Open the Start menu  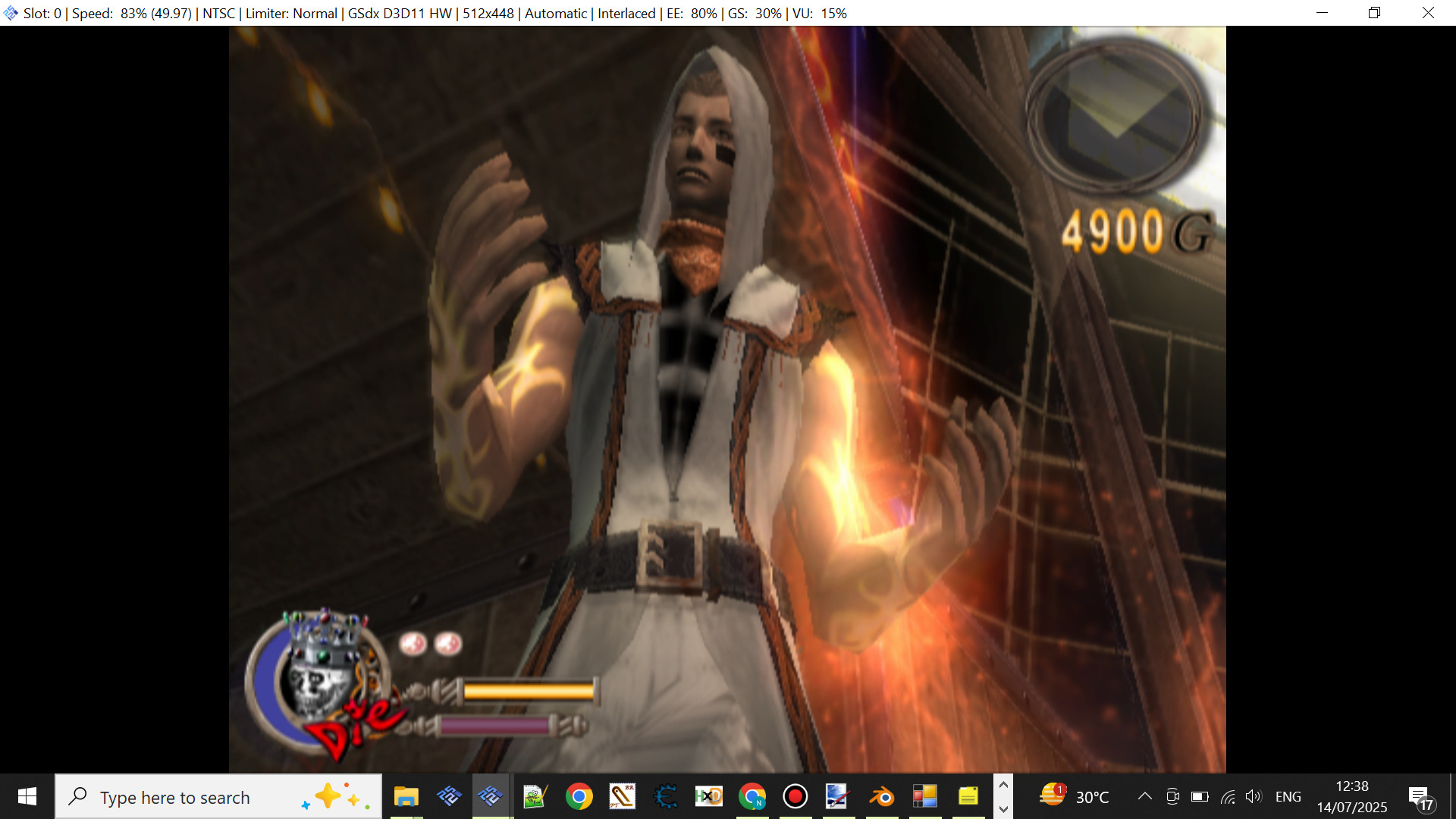point(27,796)
